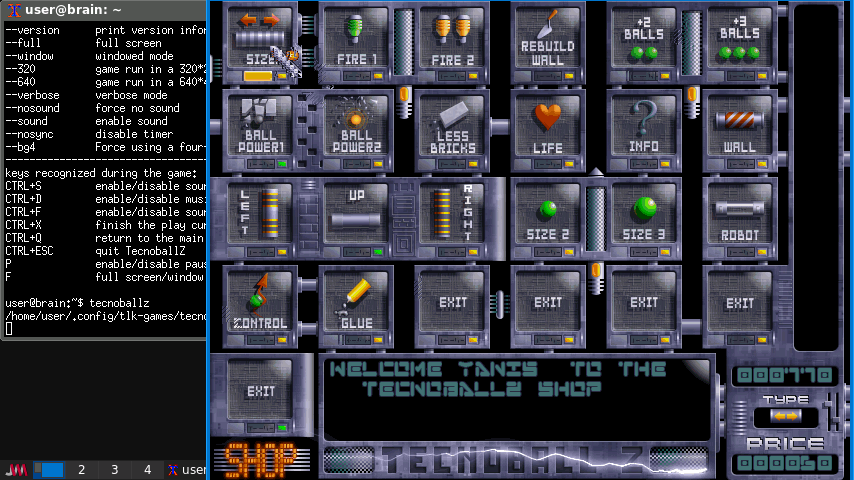This screenshot has height=480, width=854.
Task: Select the Fire 2 shop item
Action: tap(452, 40)
